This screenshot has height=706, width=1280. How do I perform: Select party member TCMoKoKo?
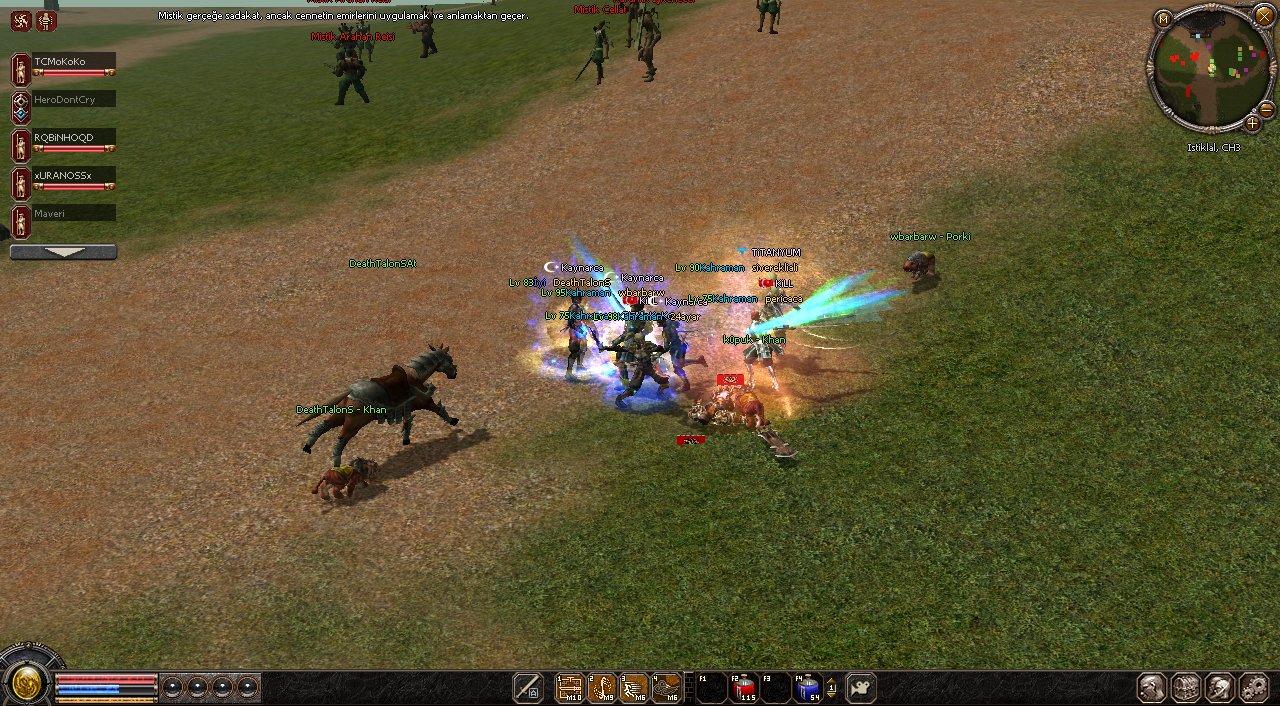(x=74, y=62)
